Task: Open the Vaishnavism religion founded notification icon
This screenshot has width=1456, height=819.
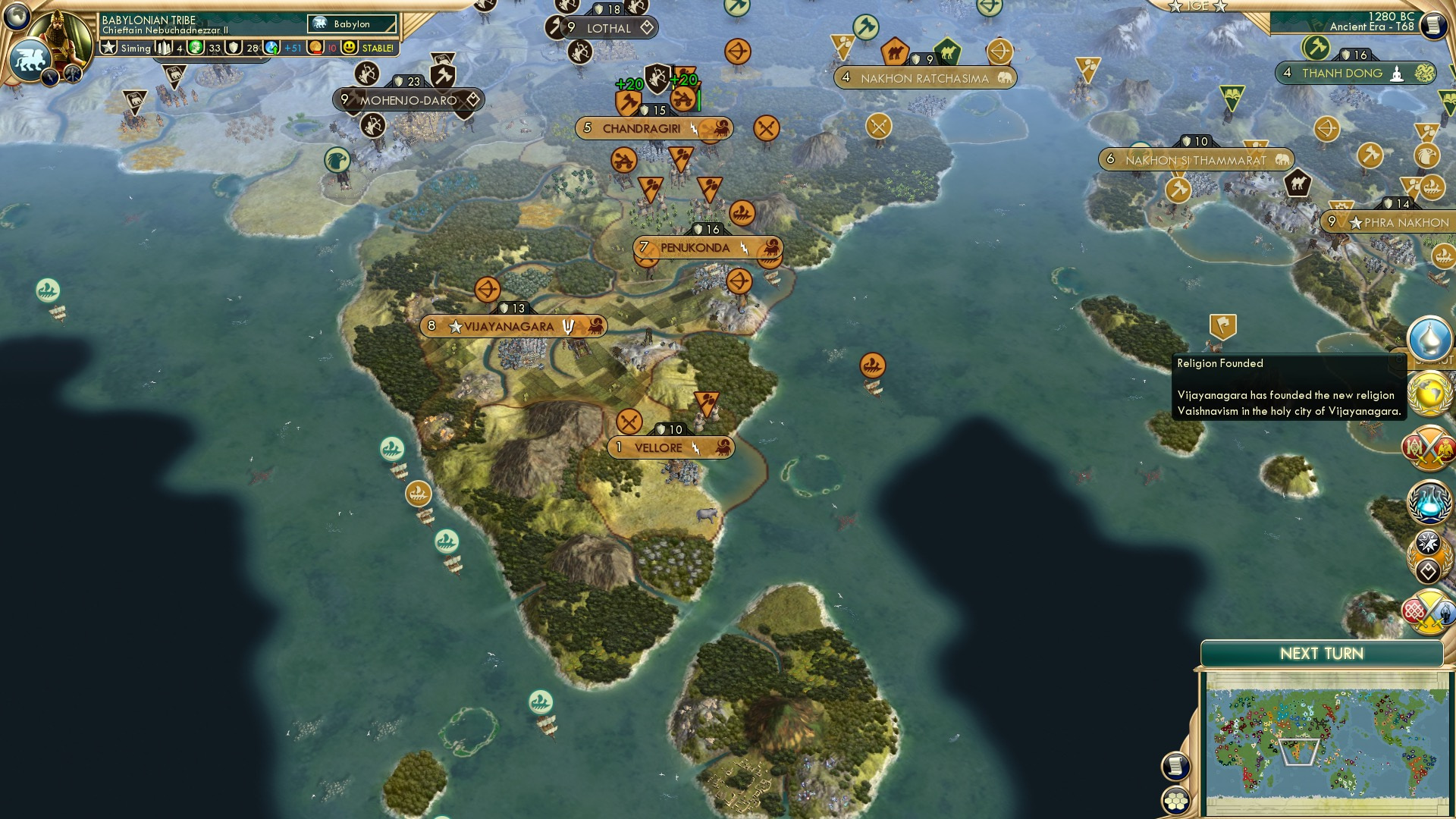Action: (x=1429, y=338)
